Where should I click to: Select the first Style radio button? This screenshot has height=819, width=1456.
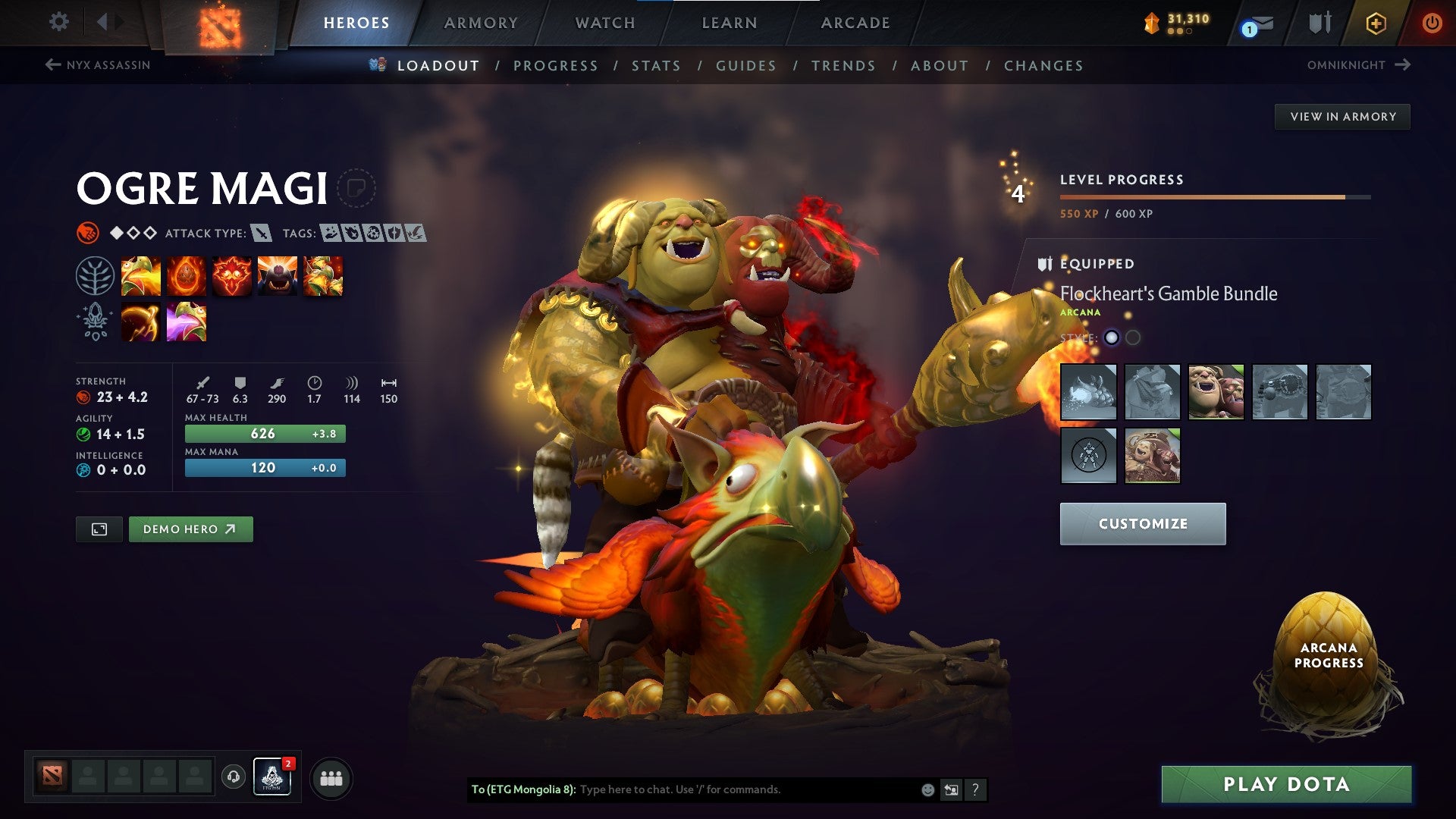[1112, 337]
